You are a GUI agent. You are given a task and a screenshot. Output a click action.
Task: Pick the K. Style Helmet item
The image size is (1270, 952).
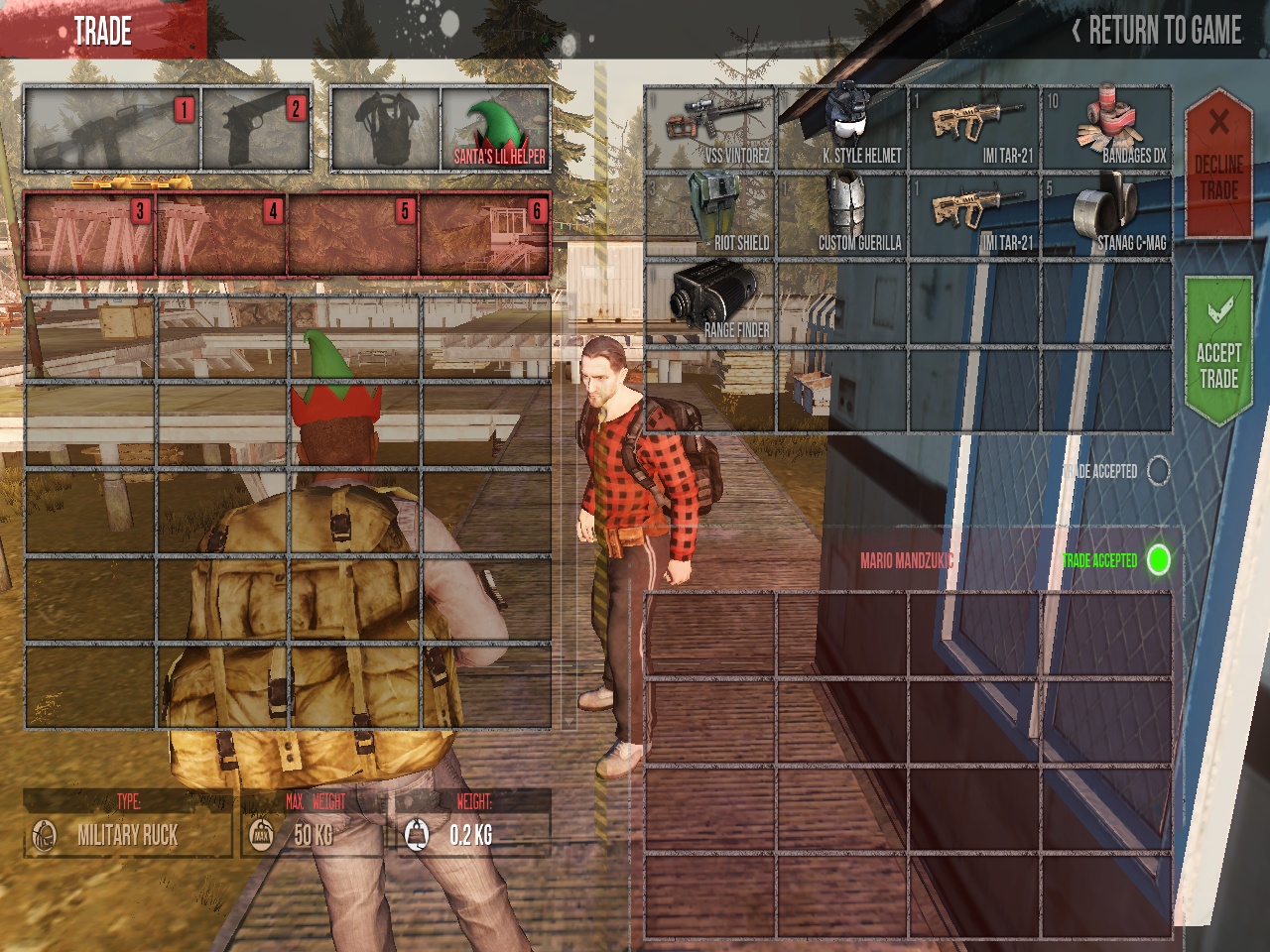click(x=842, y=129)
